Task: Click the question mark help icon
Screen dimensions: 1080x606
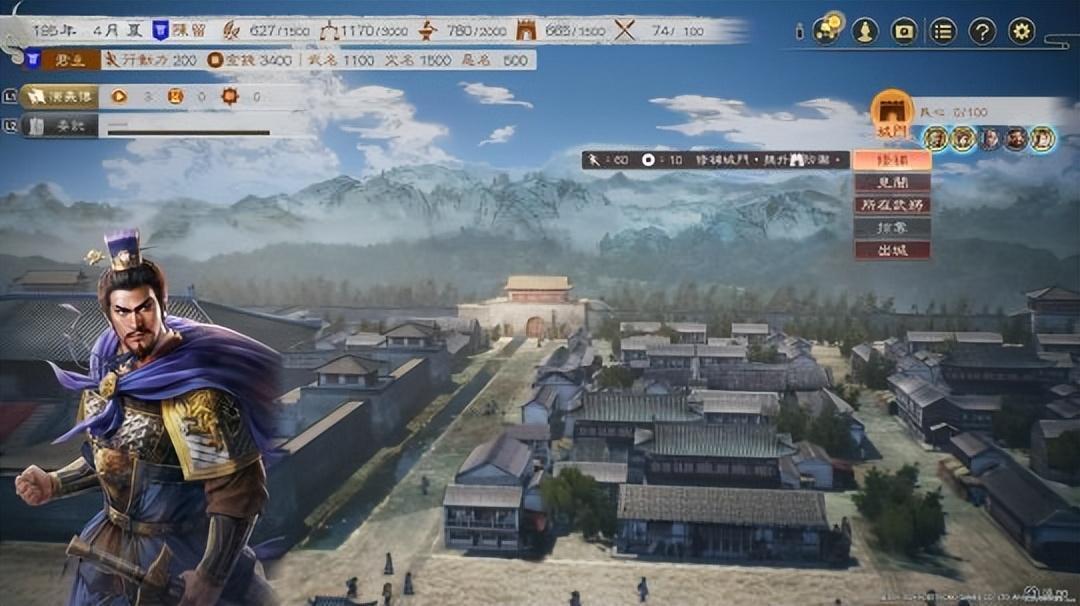Action: click(x=982, y=31)
